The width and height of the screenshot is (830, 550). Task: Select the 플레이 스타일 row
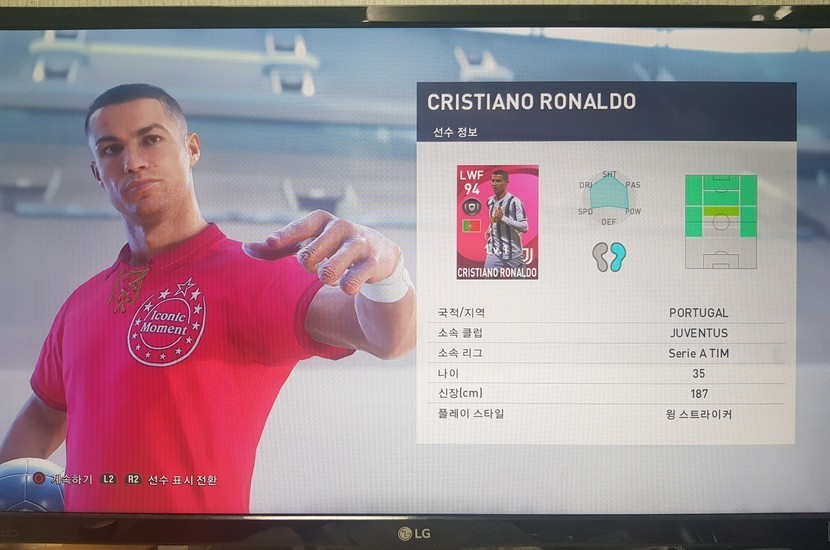606,413
